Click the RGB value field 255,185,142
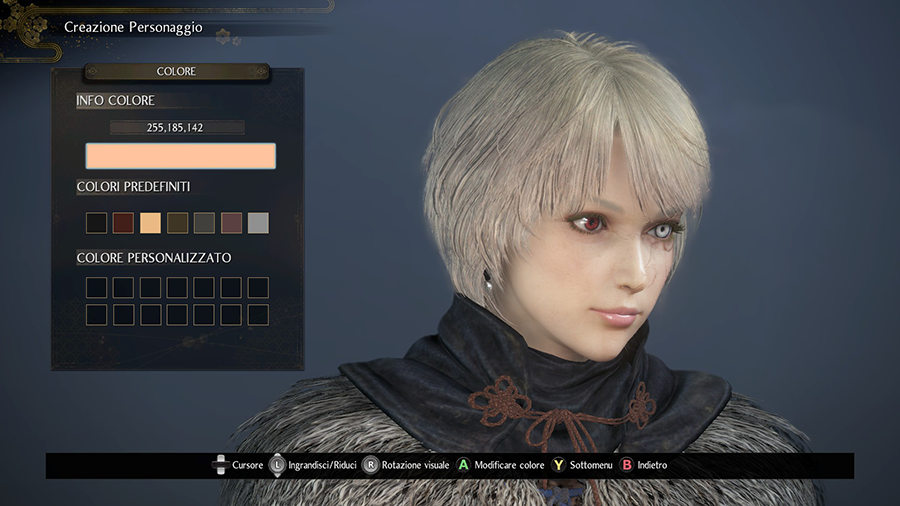Screen dimensions: 900x506 (x=177, y=128)
